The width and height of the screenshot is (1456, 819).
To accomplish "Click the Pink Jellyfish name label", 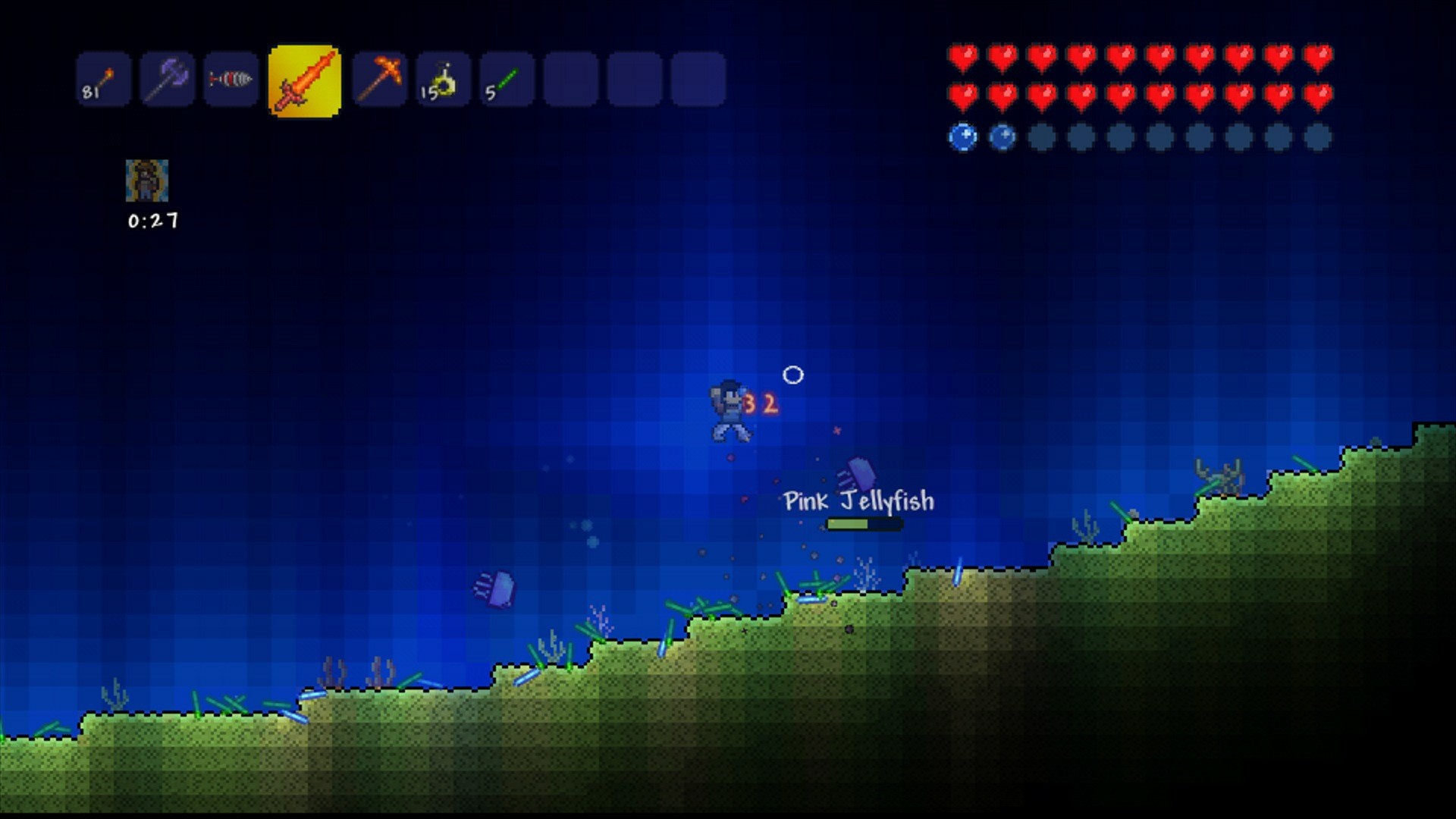I will [x=858, y=501].
